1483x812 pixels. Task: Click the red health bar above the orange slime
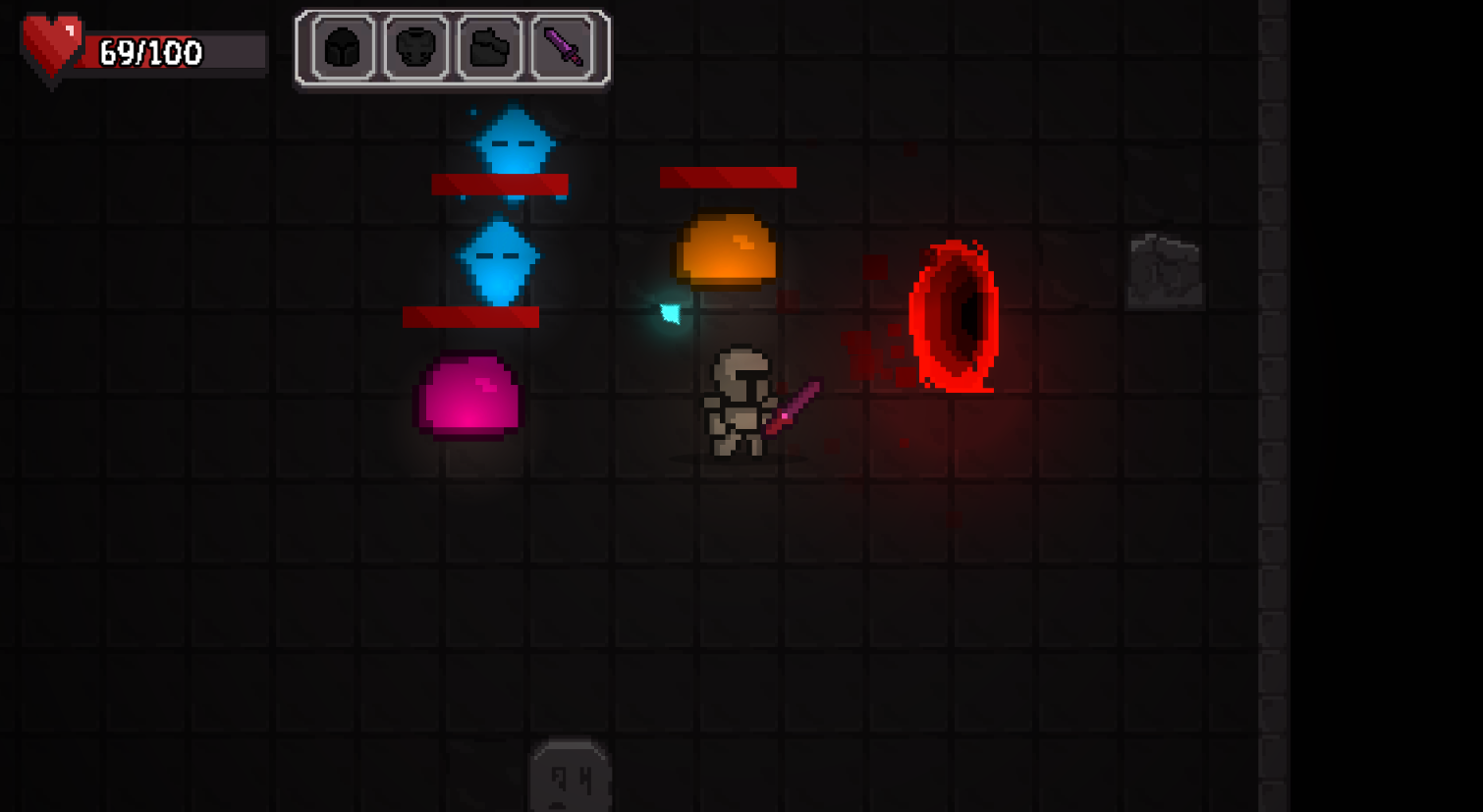click(x=727, y=179)
